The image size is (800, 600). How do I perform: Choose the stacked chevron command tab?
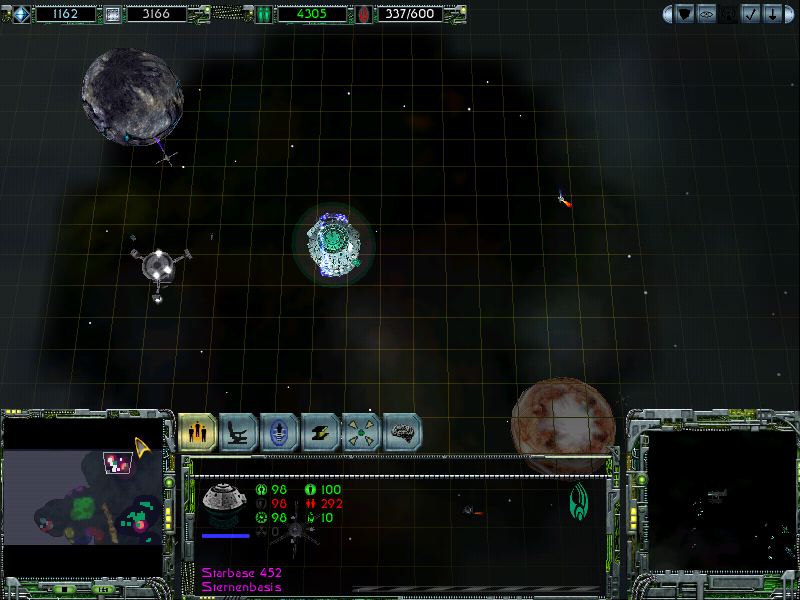(321, 432)
